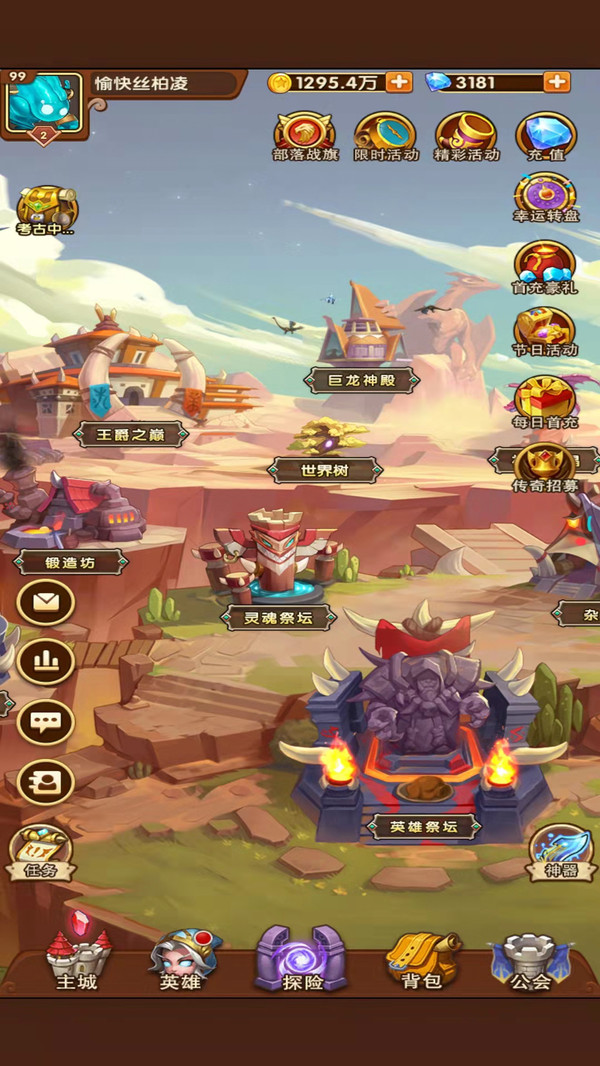Screen dimensions: 600x1066
Task: Open 传奇招募 legendary recruitment
Action: coord(544,465)
